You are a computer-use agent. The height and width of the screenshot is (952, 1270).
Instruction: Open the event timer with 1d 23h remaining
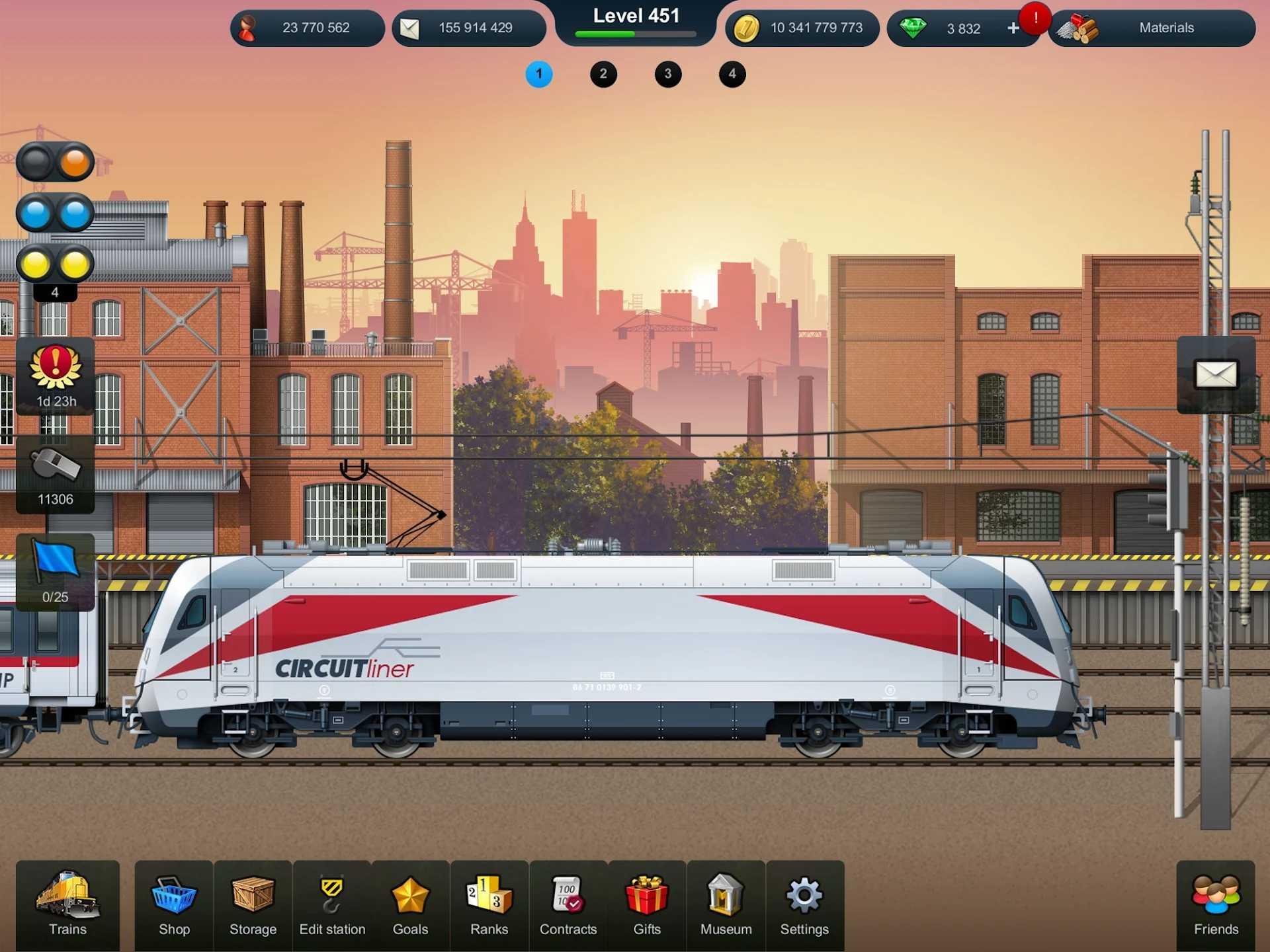[56, 377]
